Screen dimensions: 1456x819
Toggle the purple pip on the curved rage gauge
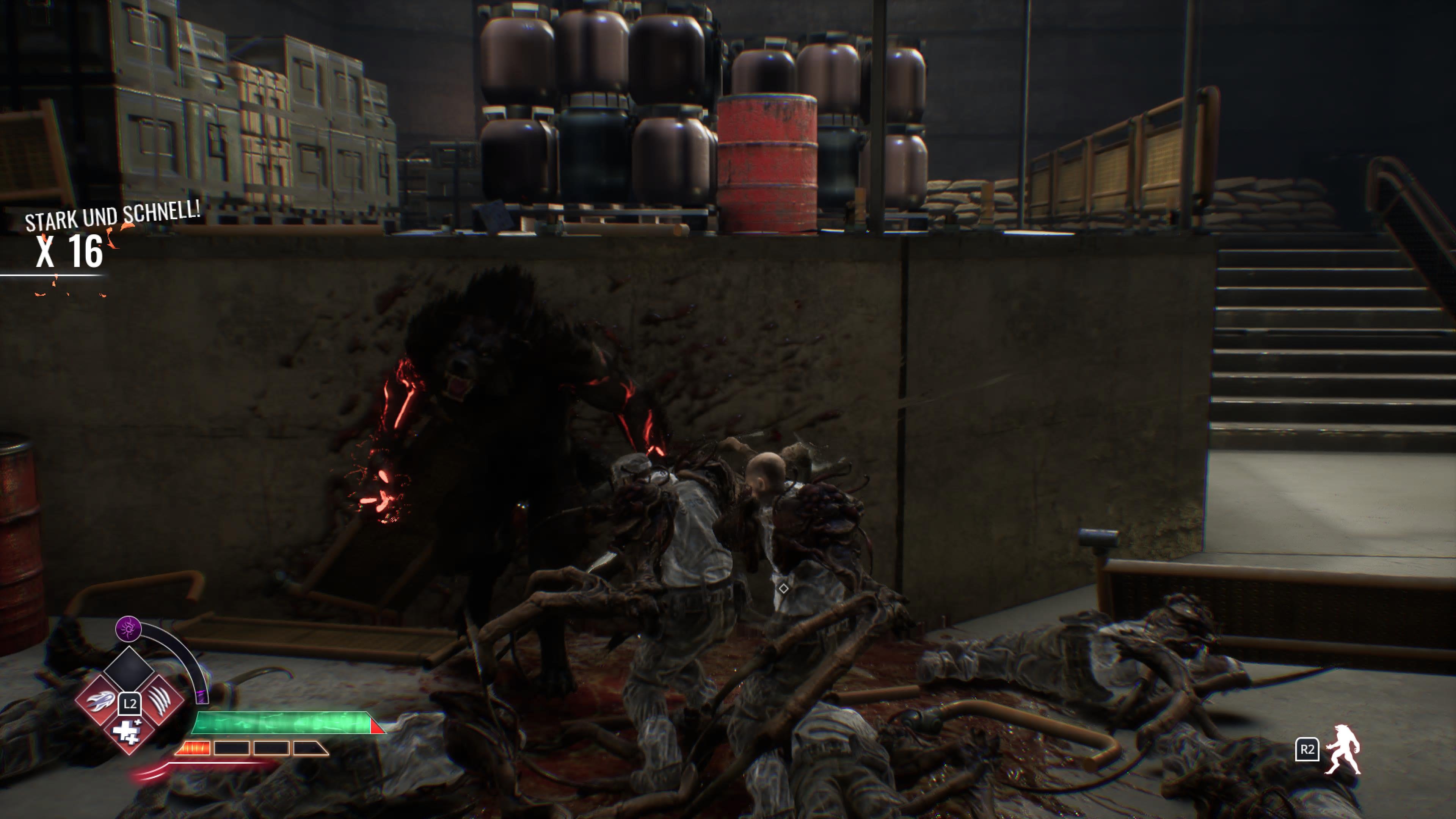(x=202, y=698)
